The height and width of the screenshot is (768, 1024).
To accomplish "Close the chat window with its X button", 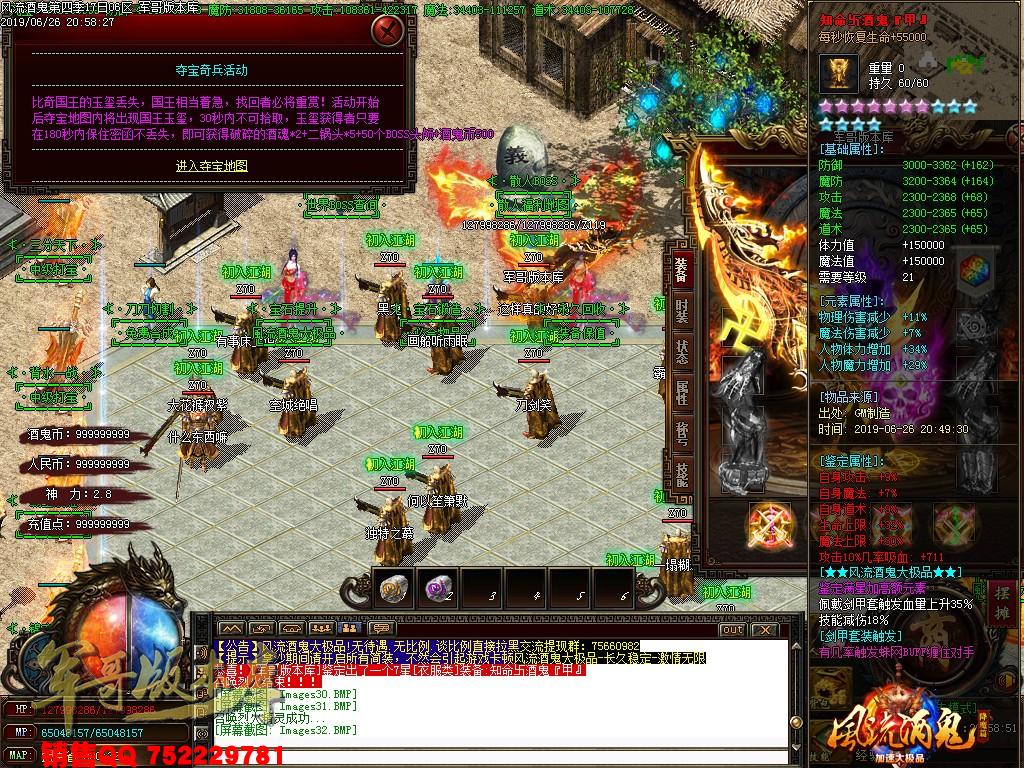I will point(760,629).
